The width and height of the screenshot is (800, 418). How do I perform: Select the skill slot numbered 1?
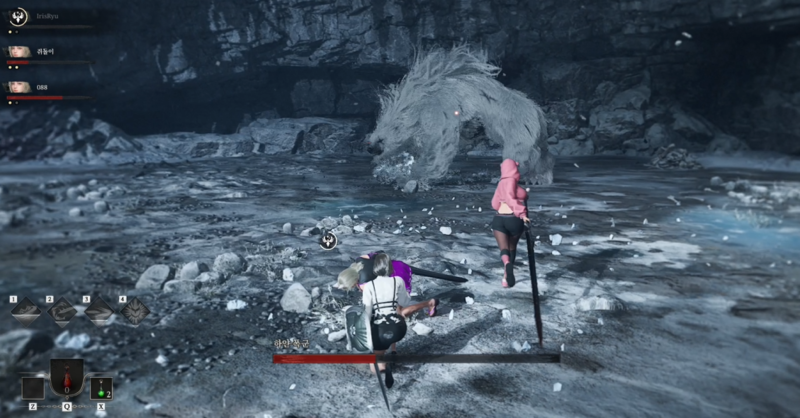click(x=27, y=311)
